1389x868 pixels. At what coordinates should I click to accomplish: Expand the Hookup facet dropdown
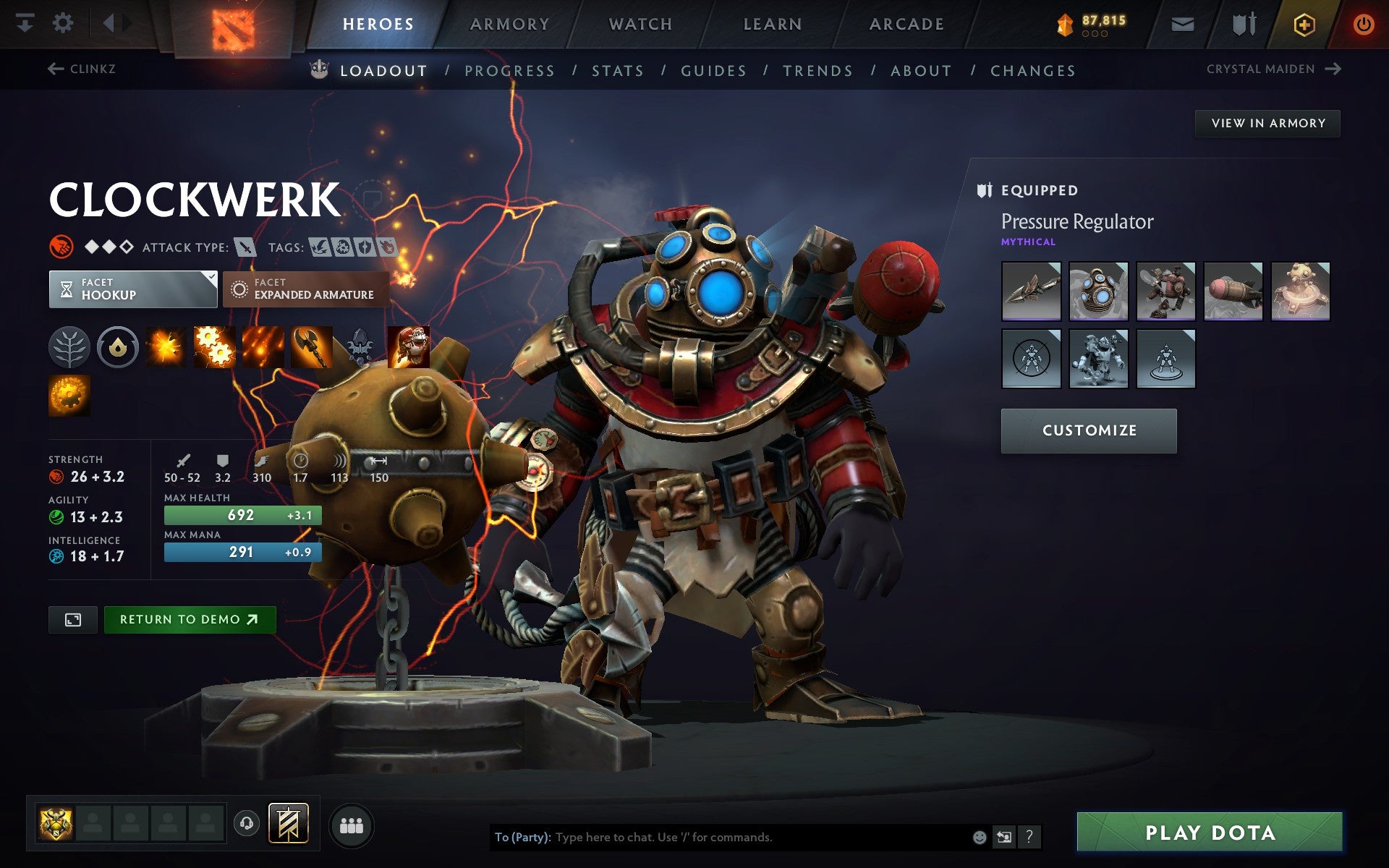click(133, 289)
